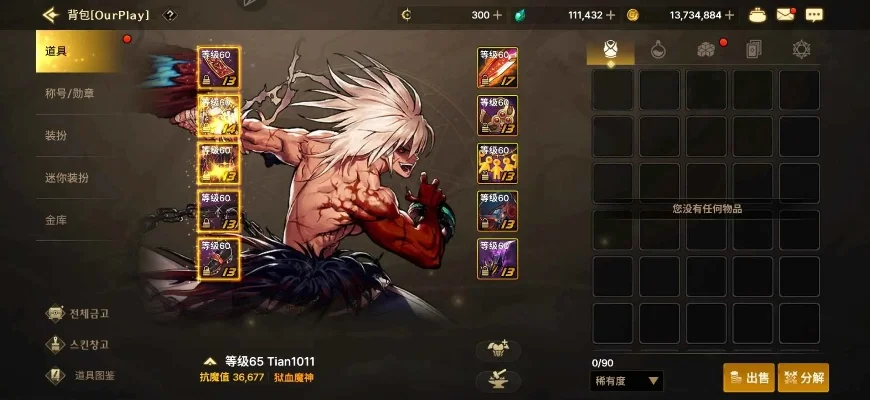Open the 道具图鉴 item codex

[82, 376]
